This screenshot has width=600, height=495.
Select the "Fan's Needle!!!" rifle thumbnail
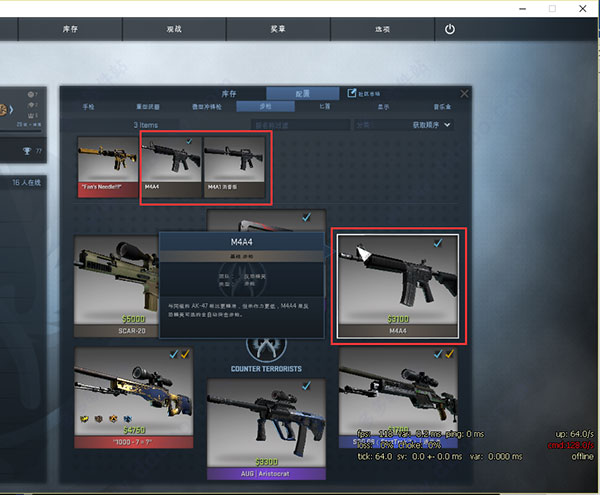[x=108, y=167]
